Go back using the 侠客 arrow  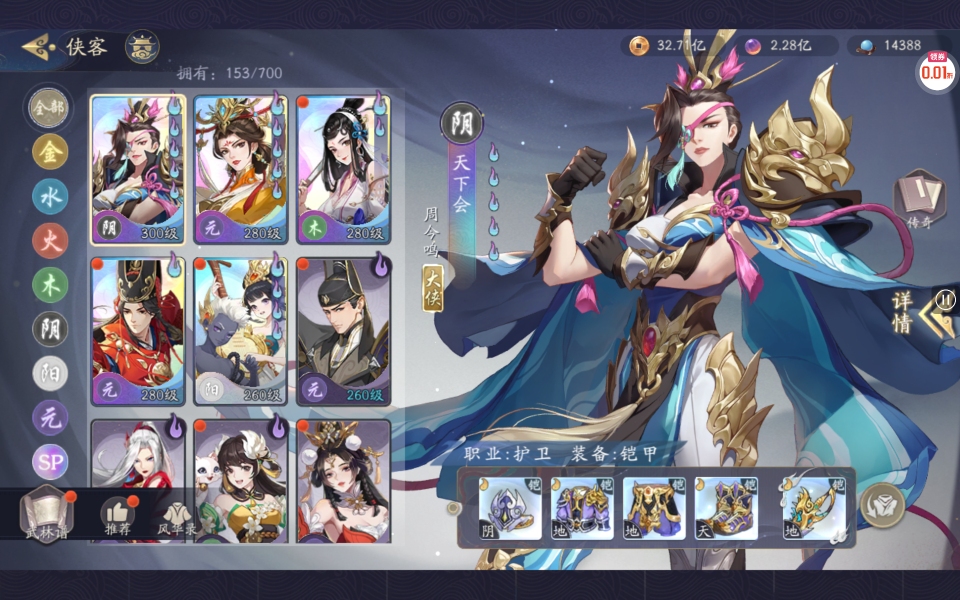[x=39, y=47]
